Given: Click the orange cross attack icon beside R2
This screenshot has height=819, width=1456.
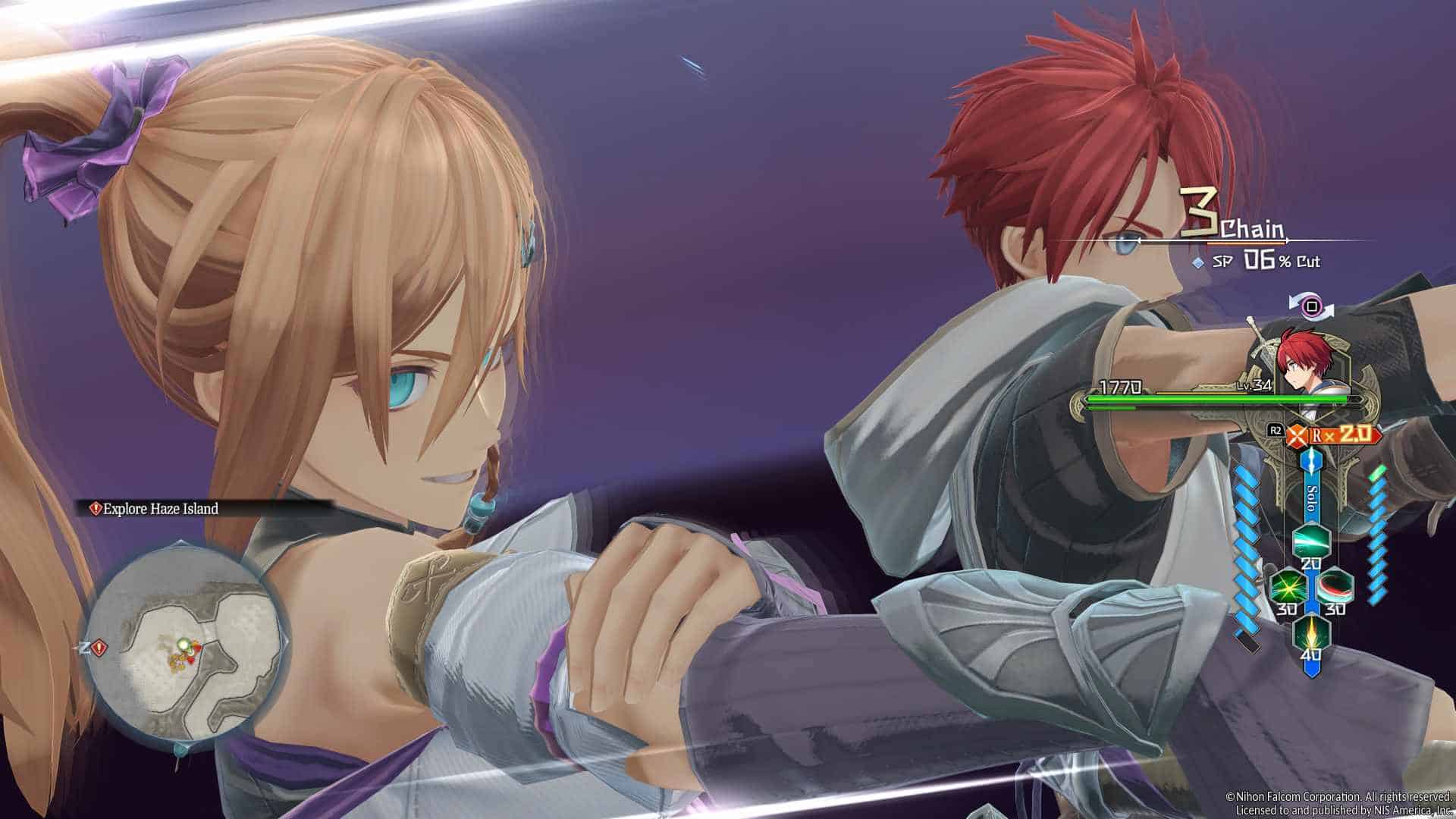Looking at the screenshot, I should [1298, 435].
